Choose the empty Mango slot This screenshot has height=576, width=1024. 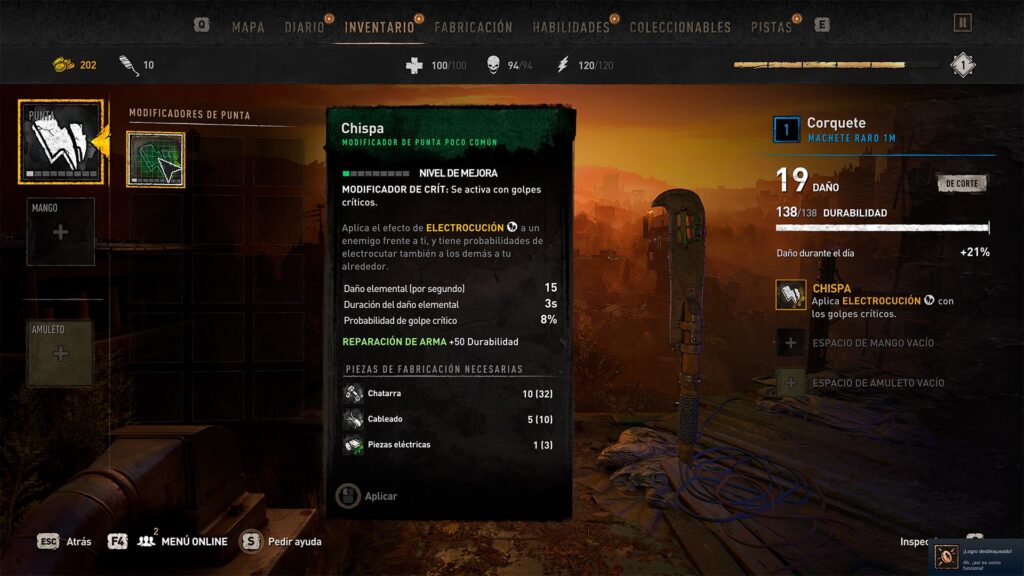[x=60, y=232]
